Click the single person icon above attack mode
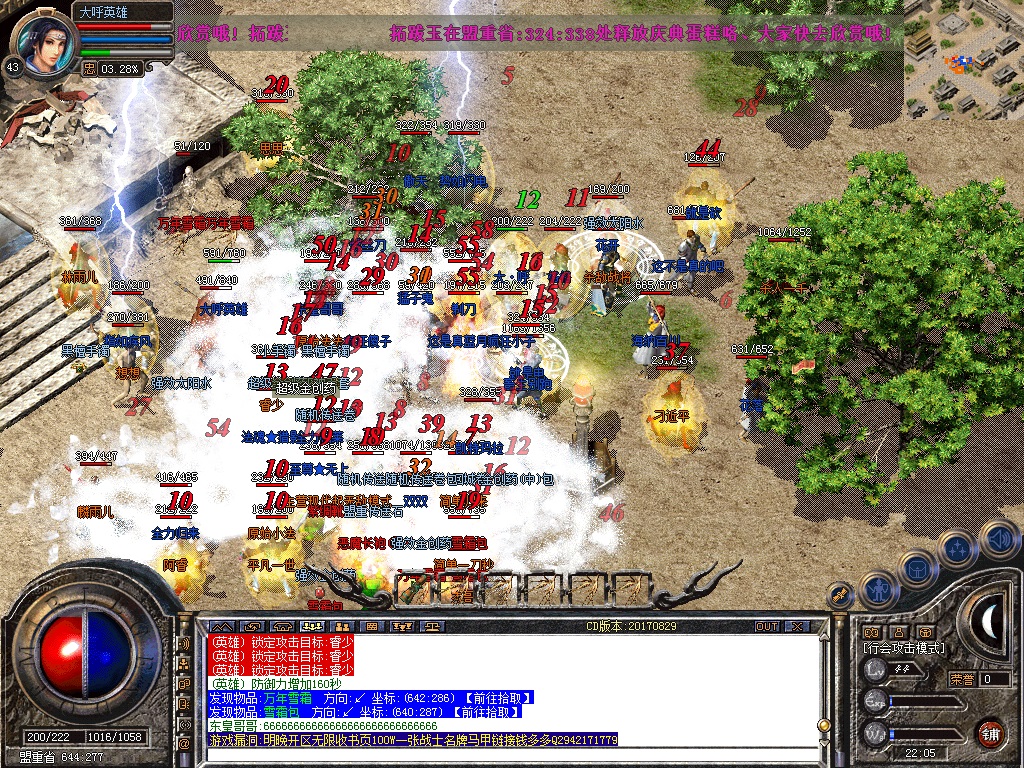The width and height of the screenshot is (1024, 768). pos(898,632)
